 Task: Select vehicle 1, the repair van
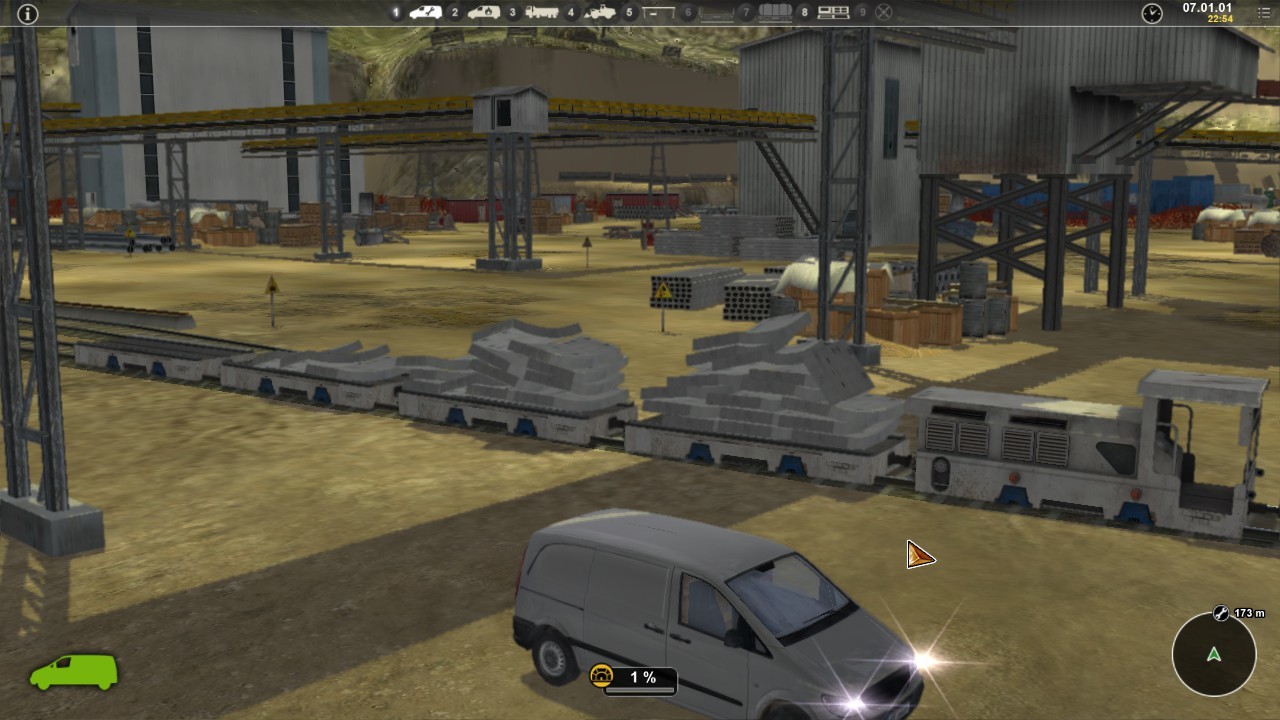point(426,13)
